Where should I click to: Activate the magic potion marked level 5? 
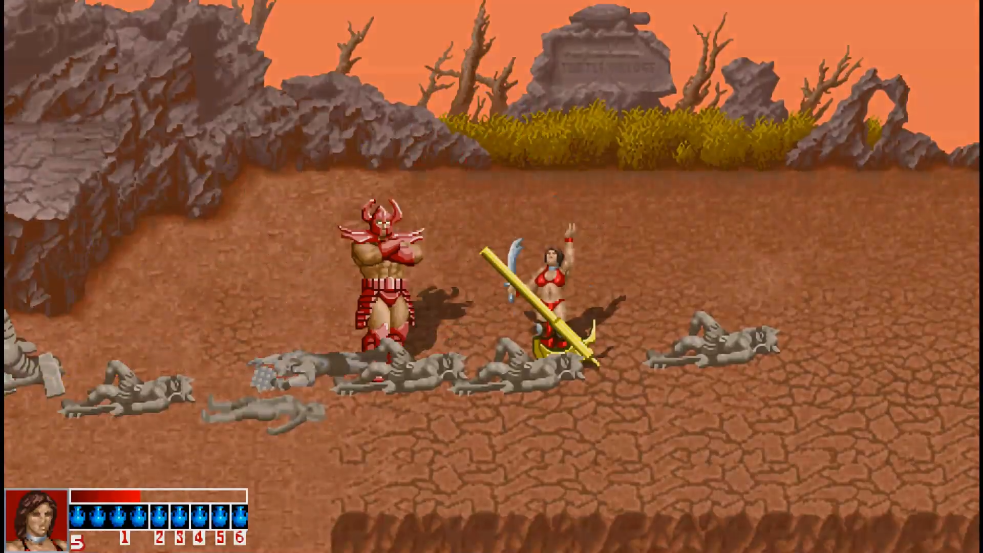coord(219,517)
